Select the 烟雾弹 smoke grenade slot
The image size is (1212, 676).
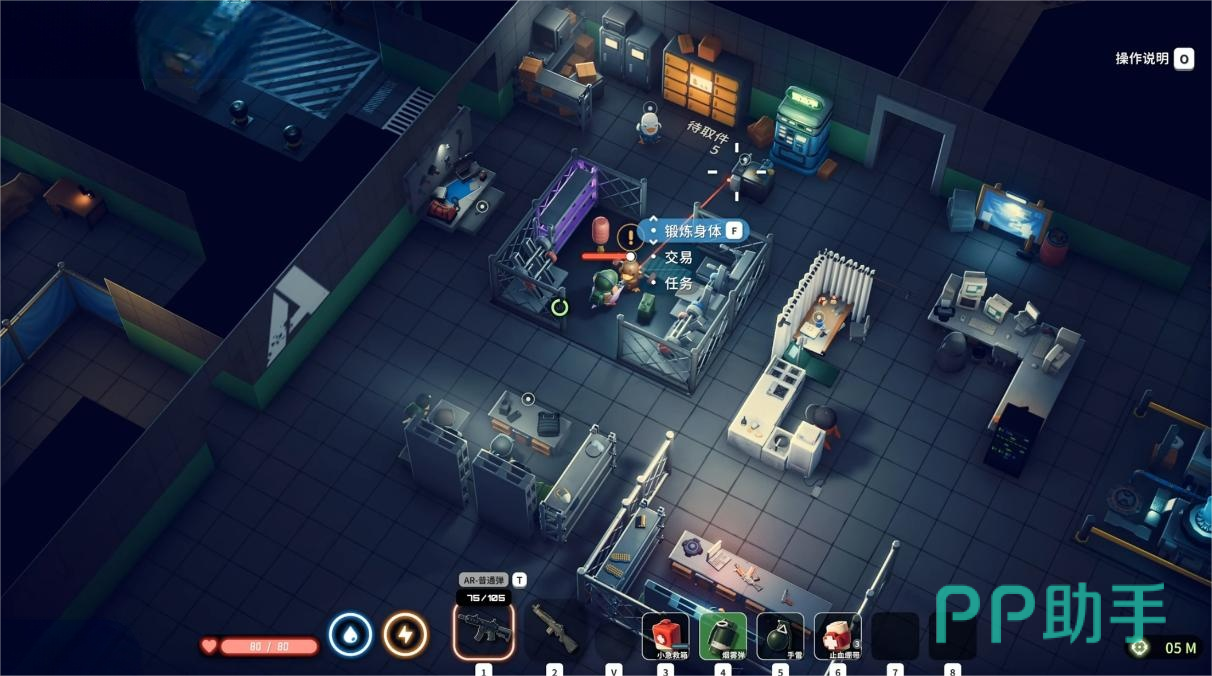[722, 636]
